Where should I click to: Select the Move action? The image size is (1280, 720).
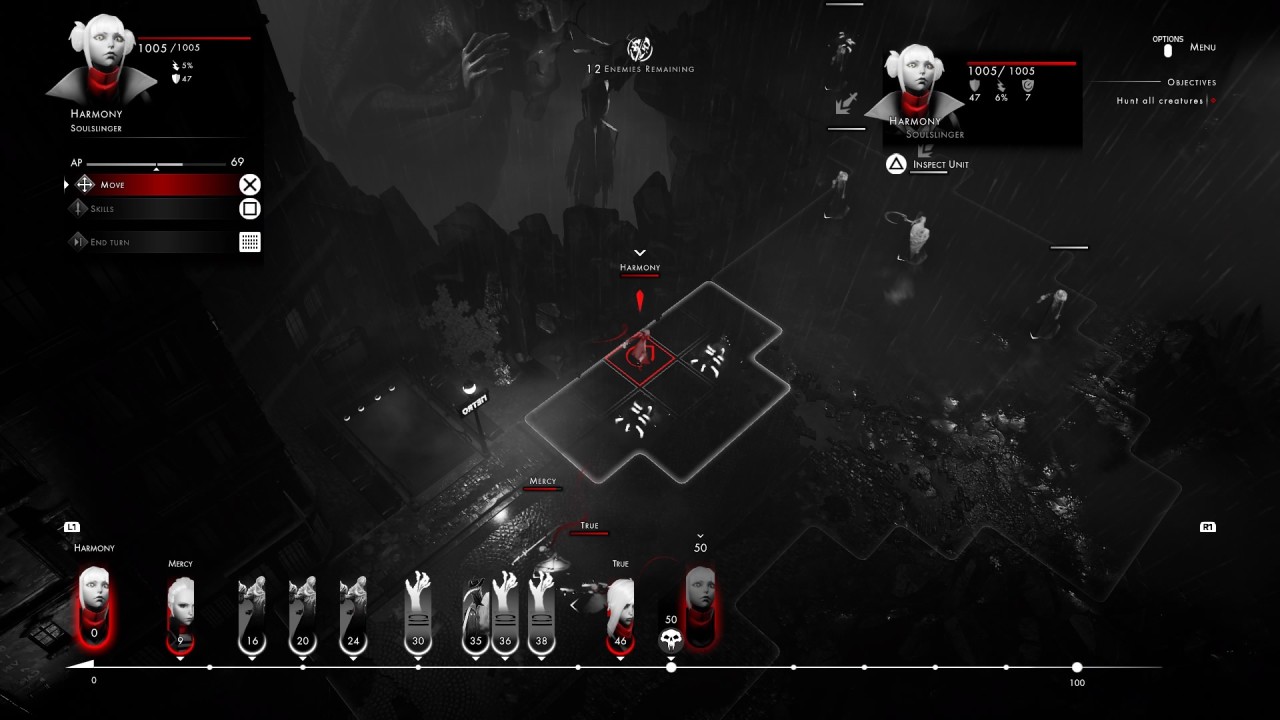click(150, 185)
